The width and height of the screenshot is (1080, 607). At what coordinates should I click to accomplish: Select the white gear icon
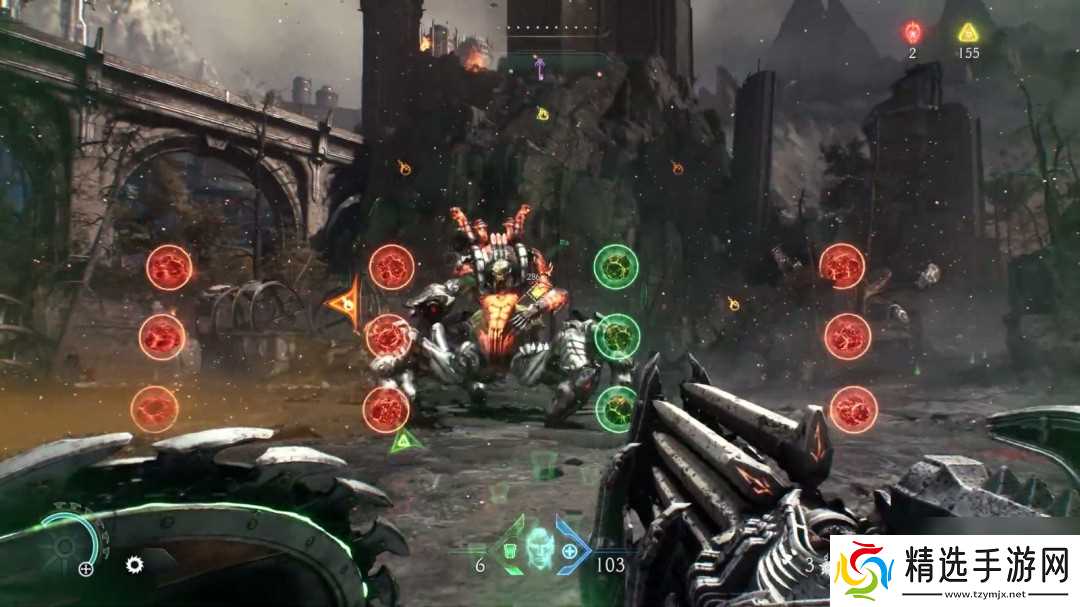tap(134, 565)
